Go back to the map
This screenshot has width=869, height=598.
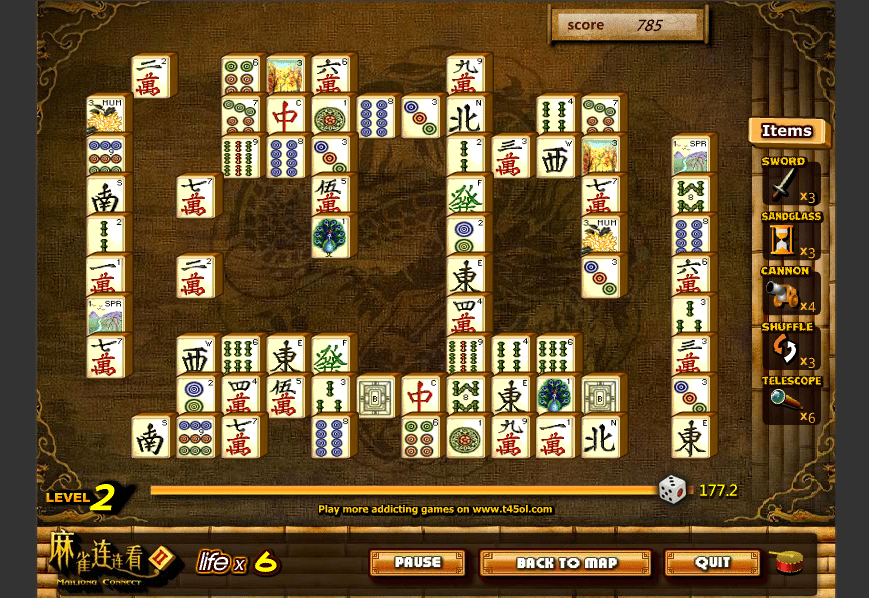click(x=565, y=563)
